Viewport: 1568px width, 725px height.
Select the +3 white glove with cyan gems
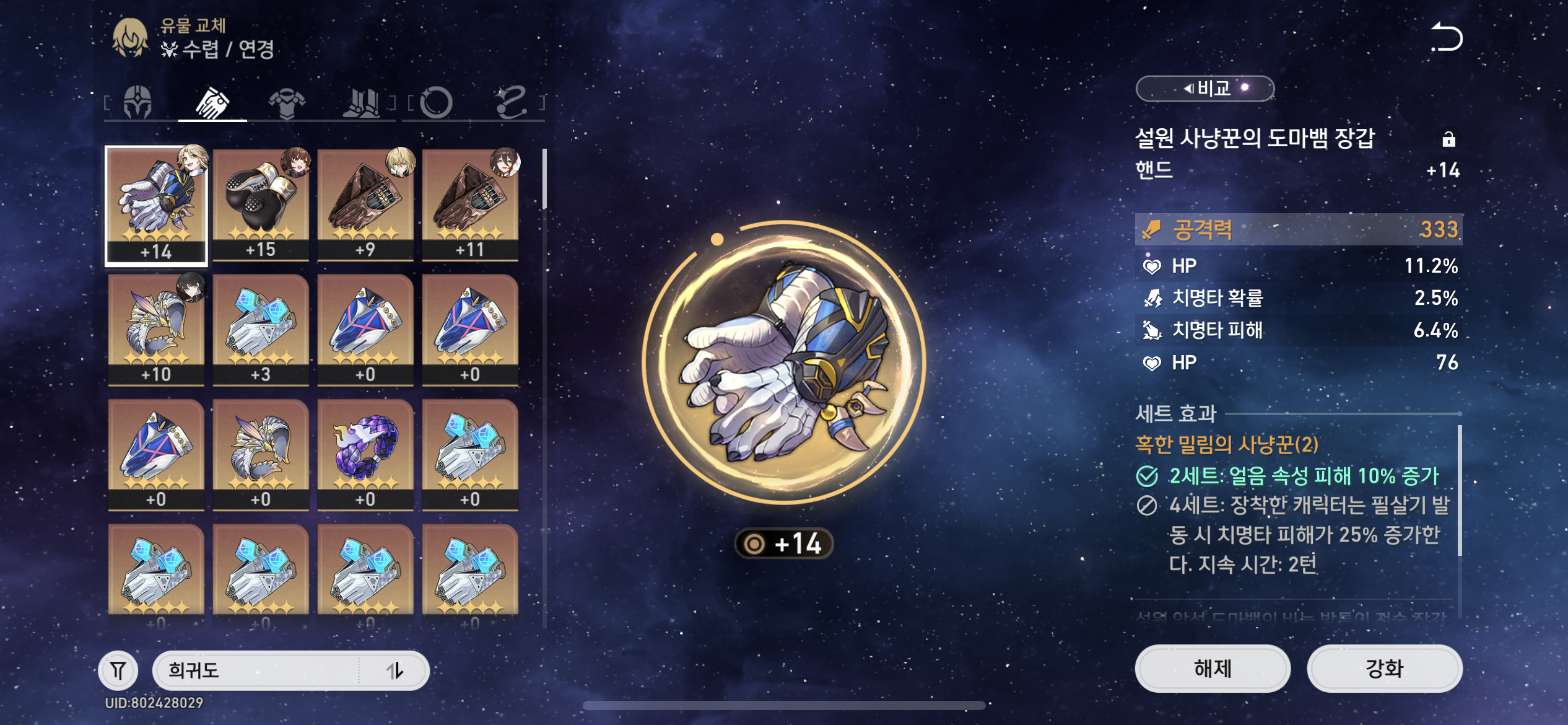pos(261,330)
